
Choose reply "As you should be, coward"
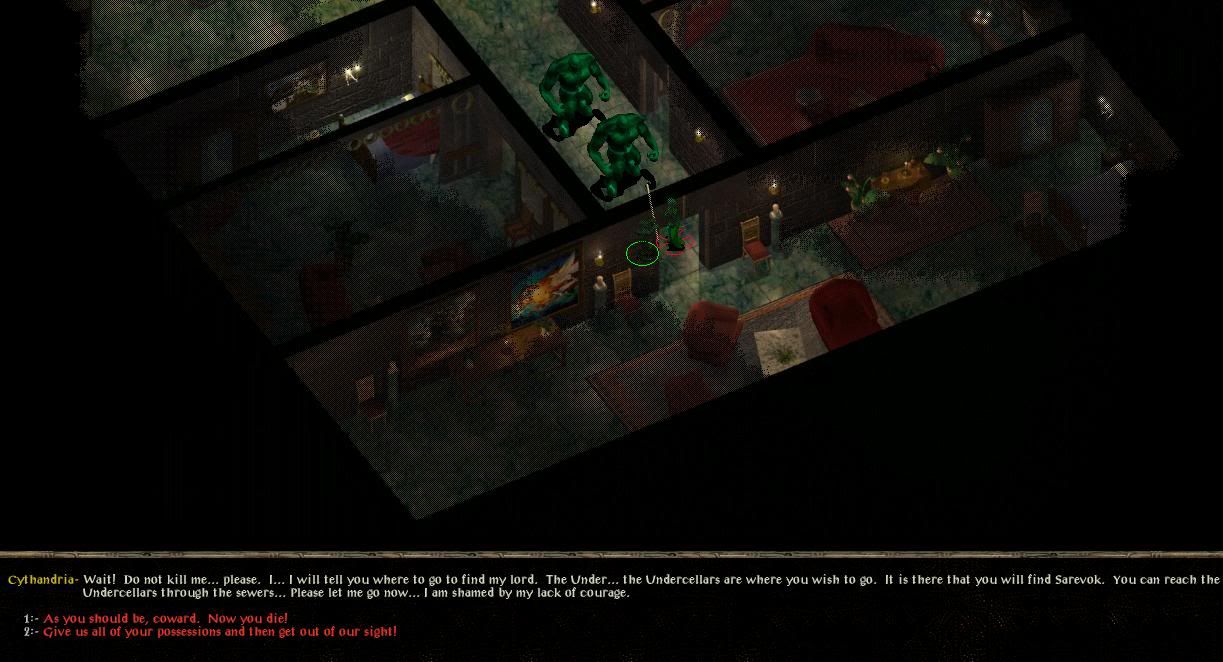coord(165,619)
